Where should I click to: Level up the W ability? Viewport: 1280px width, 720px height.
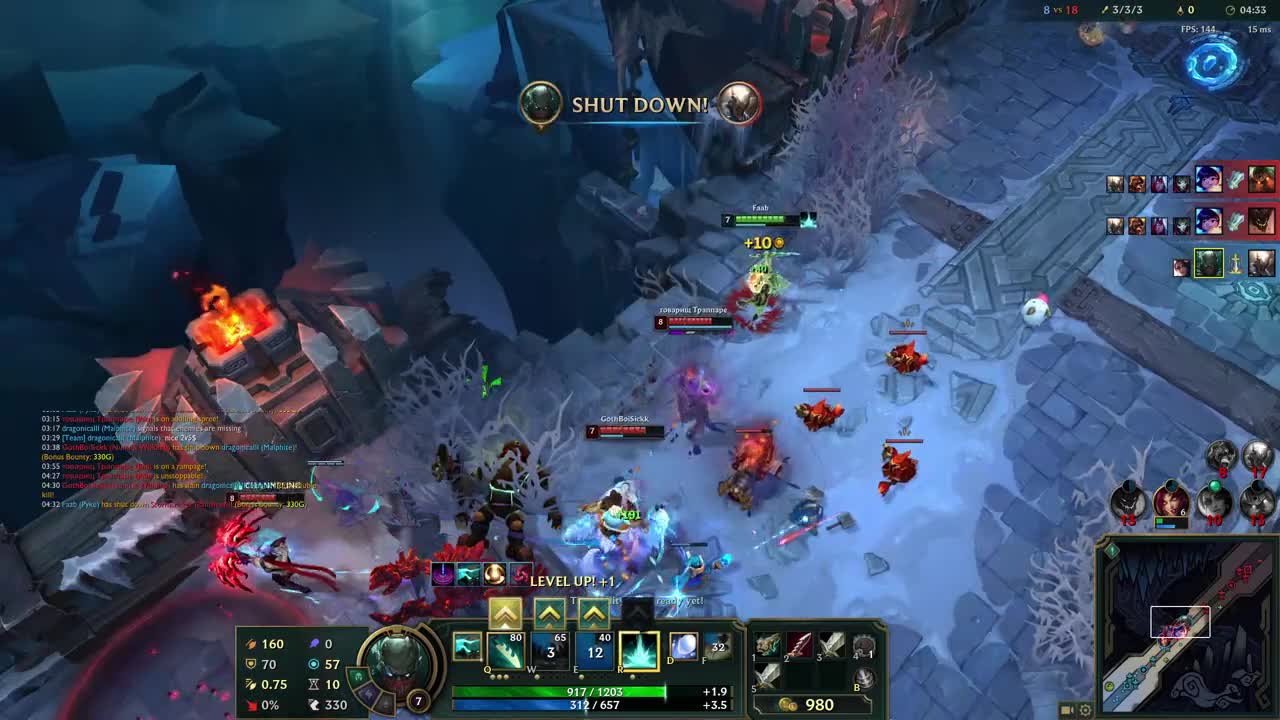tap(550, 613)
